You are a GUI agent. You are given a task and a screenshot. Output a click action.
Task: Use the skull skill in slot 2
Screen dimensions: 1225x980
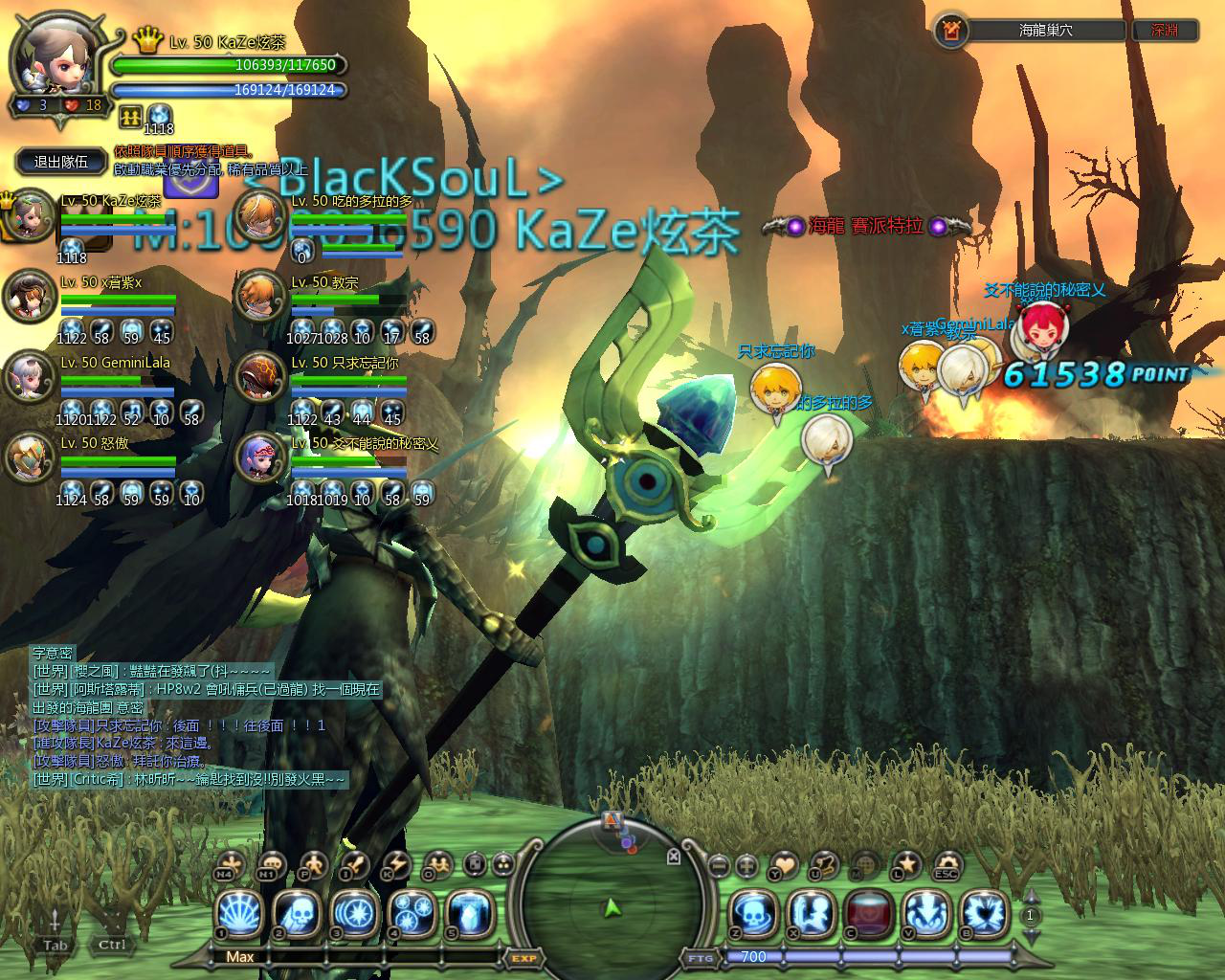pos(298,912)
